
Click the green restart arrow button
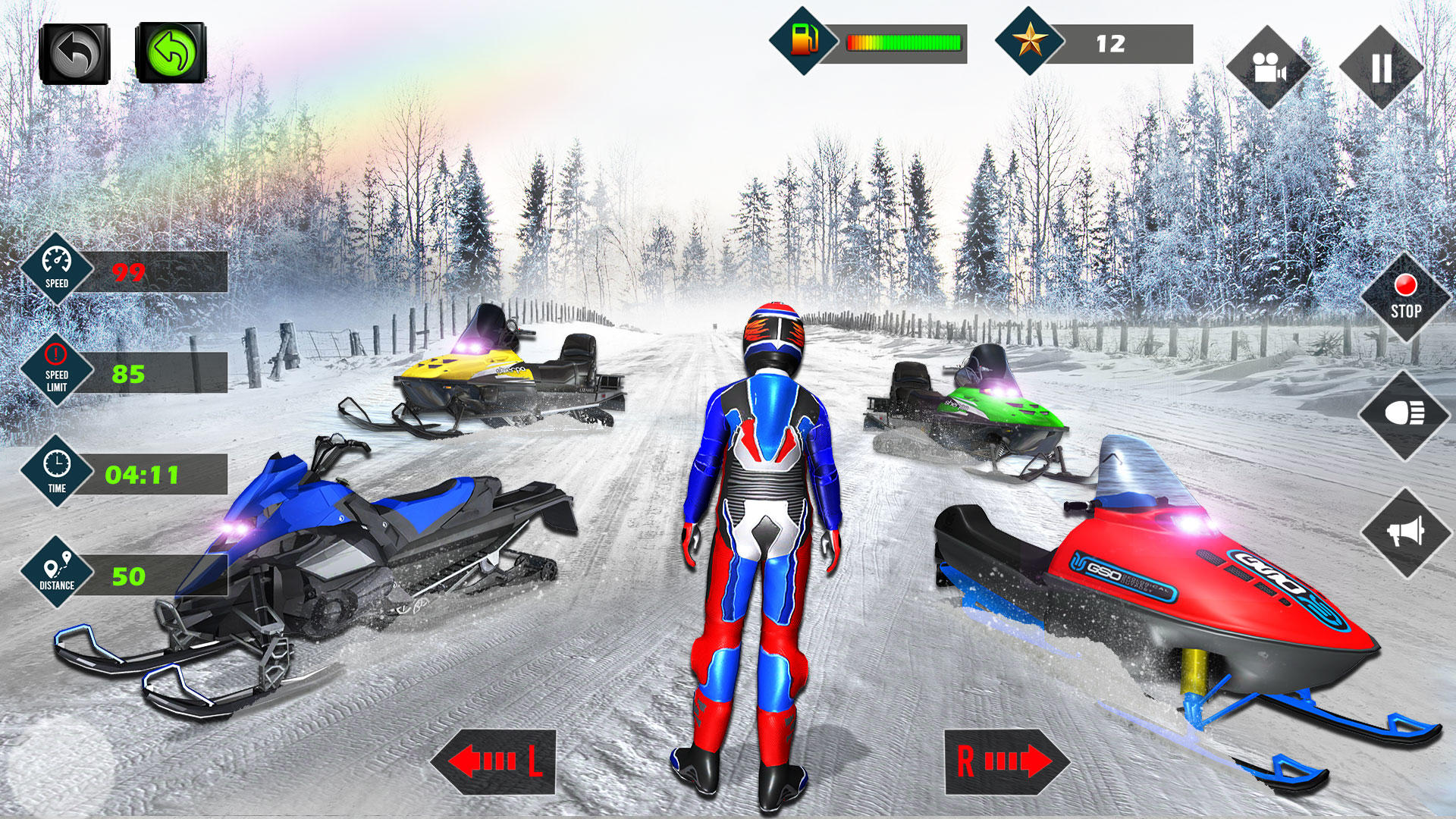[x=171, y=52]
